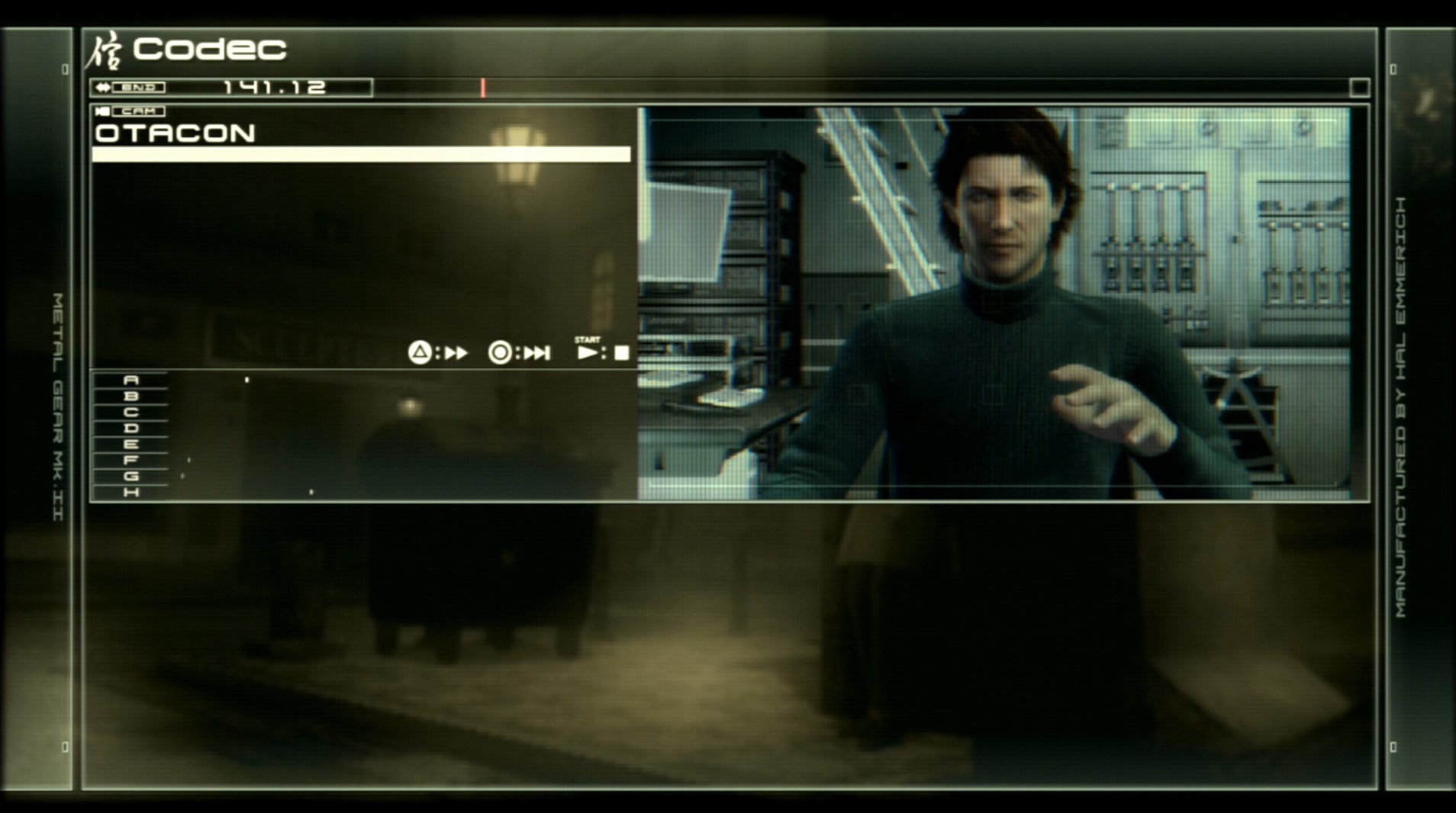Image resolution: width=1456 pixels, height=813 pixels.
Task: Select the triangle fast-forward control icon
Action: (x=419, y=353)
